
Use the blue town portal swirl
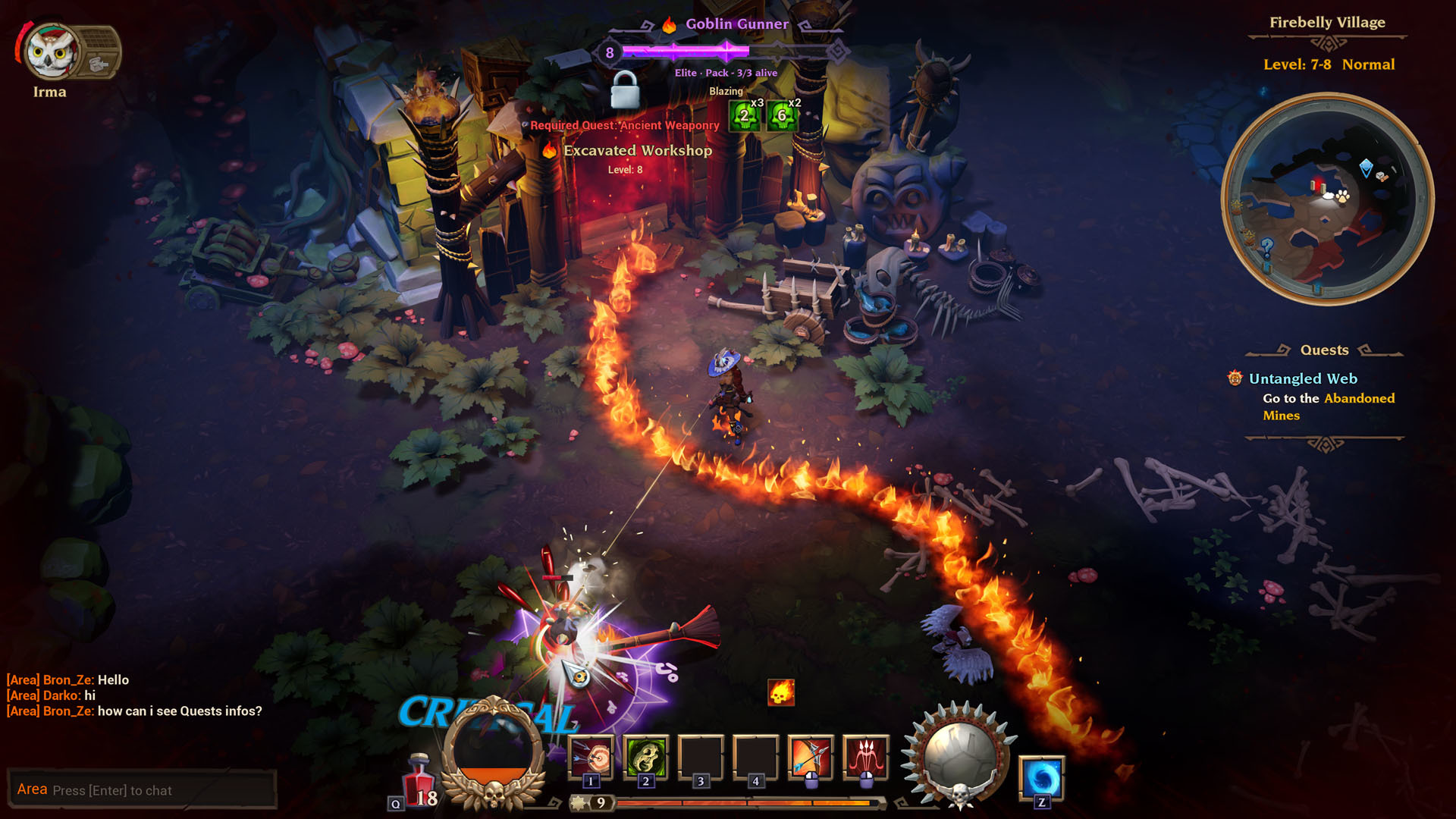1041,778
